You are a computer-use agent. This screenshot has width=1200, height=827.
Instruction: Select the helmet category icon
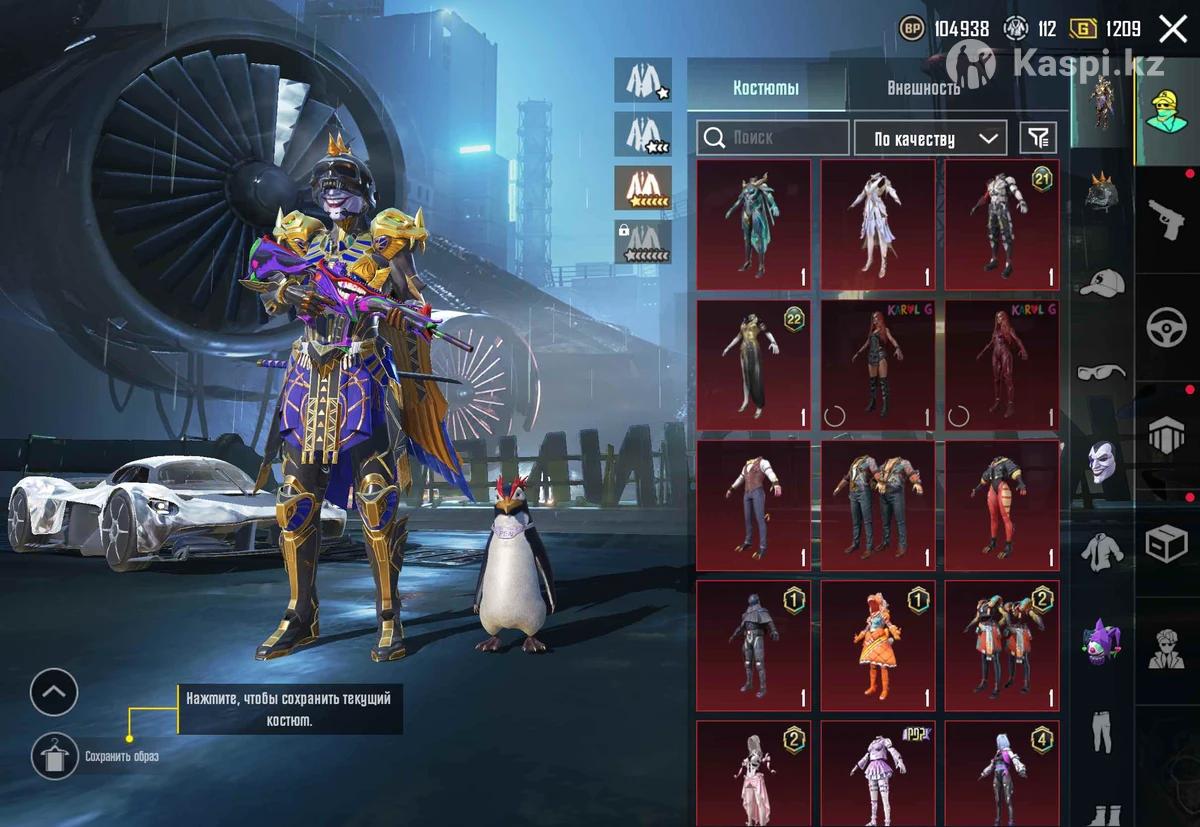[1102, 192]
